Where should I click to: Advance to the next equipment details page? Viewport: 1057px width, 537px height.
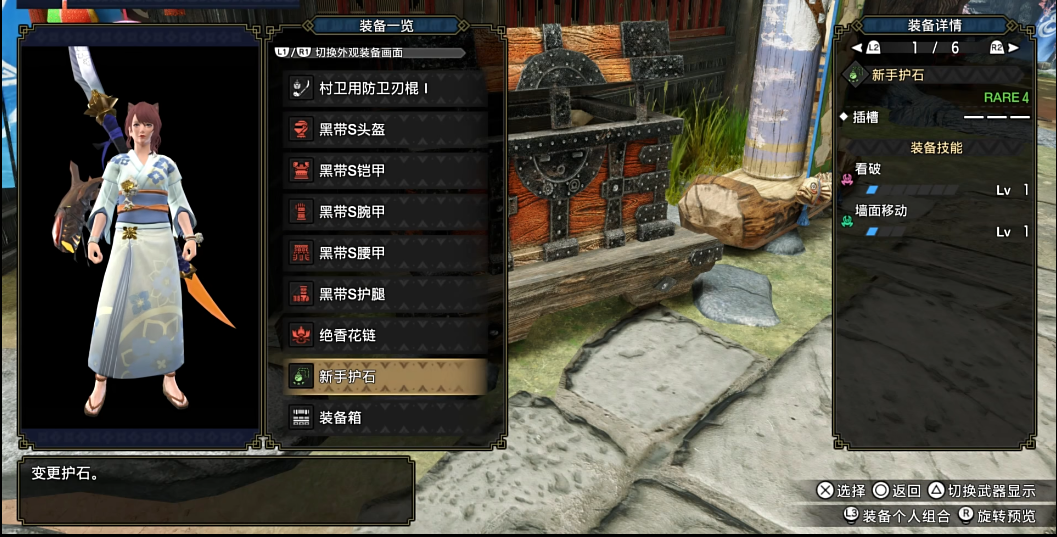(1006, 48)
